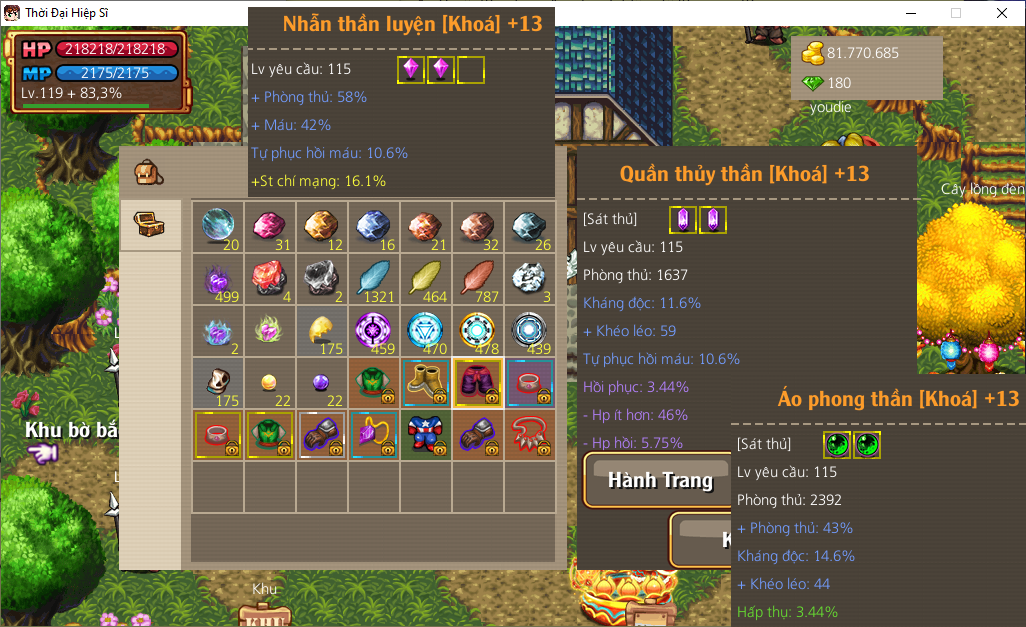1026x627 pixels.
Task: Choose the highlighted purple pants item
Action: (478, 382)
